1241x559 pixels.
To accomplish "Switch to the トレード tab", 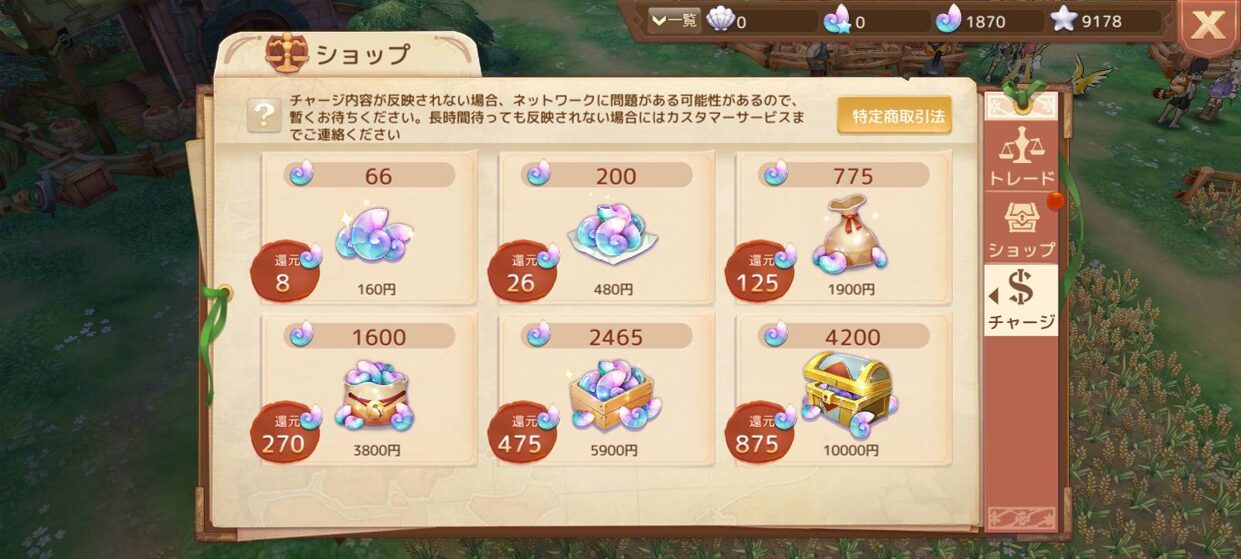I will click(x=1021, y=157).
